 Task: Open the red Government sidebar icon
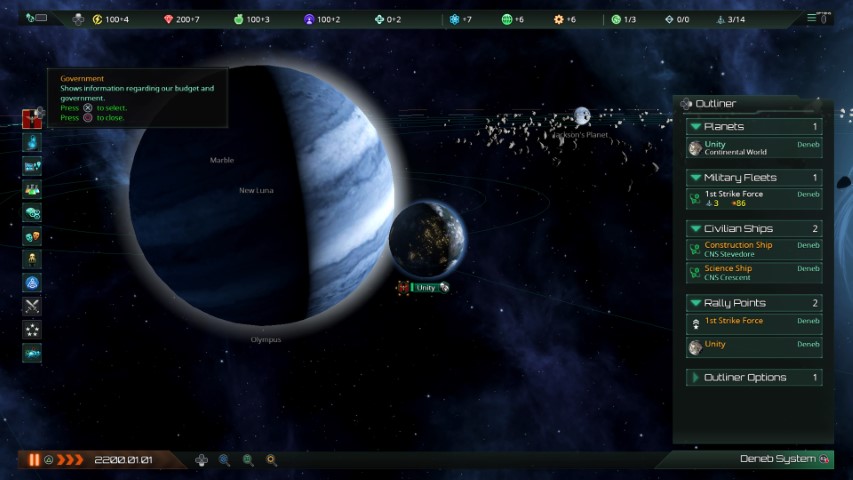pos(32,119)
